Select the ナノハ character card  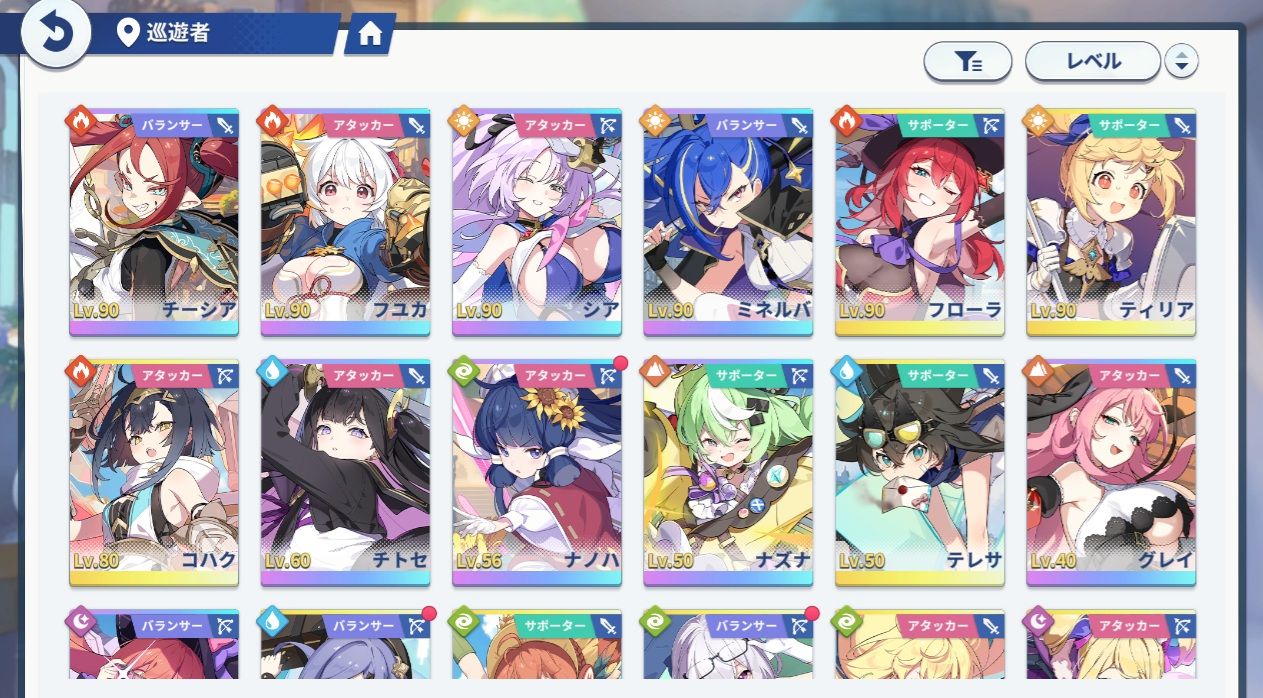[536, 471]
